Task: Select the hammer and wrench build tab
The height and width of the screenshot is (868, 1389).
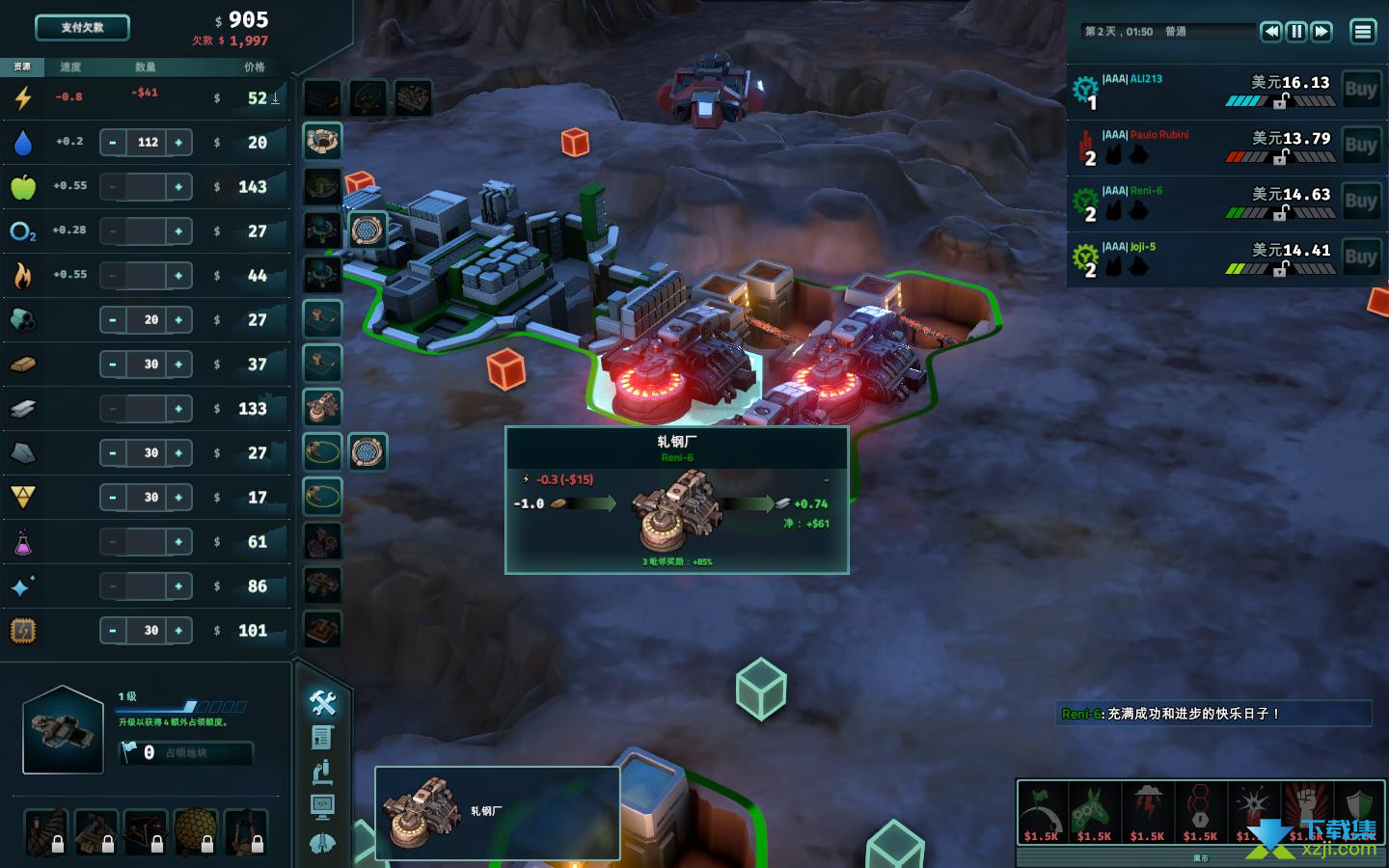Action: coord(323,703)
